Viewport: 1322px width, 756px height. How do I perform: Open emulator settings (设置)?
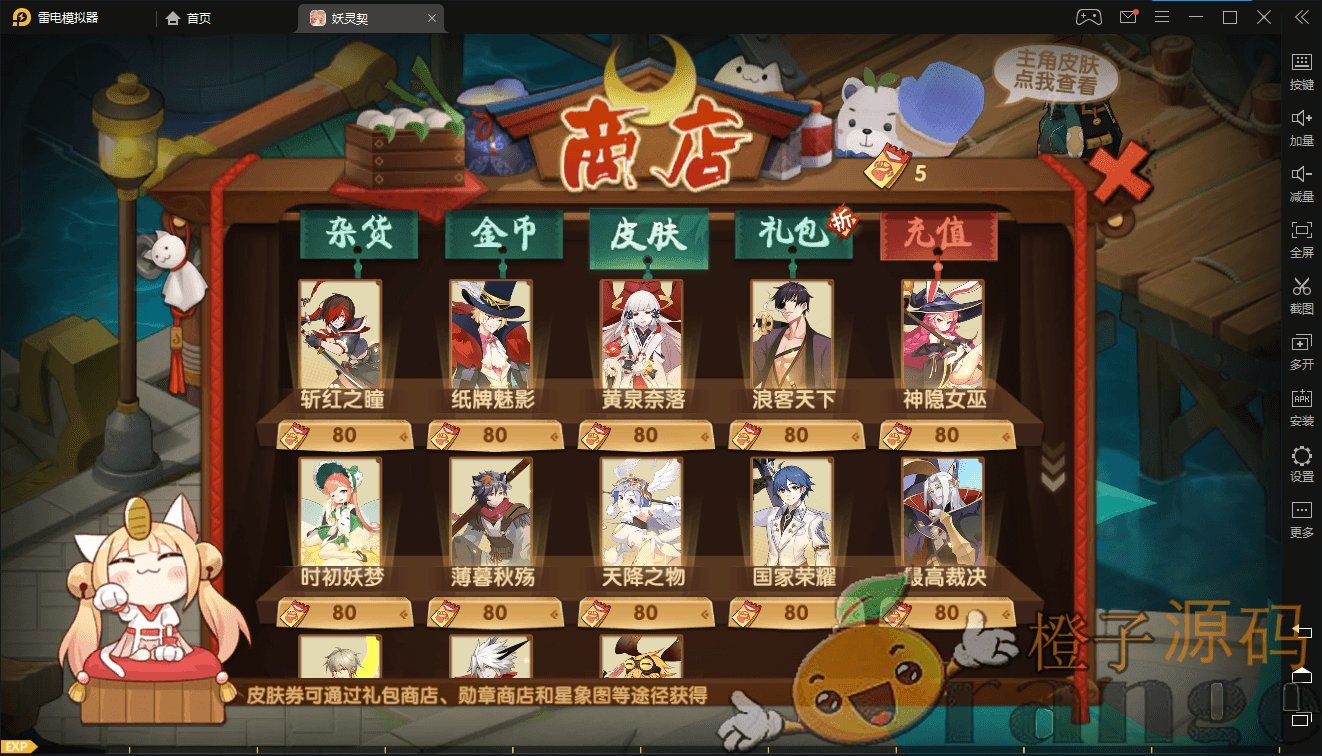tap(1302, 463)
